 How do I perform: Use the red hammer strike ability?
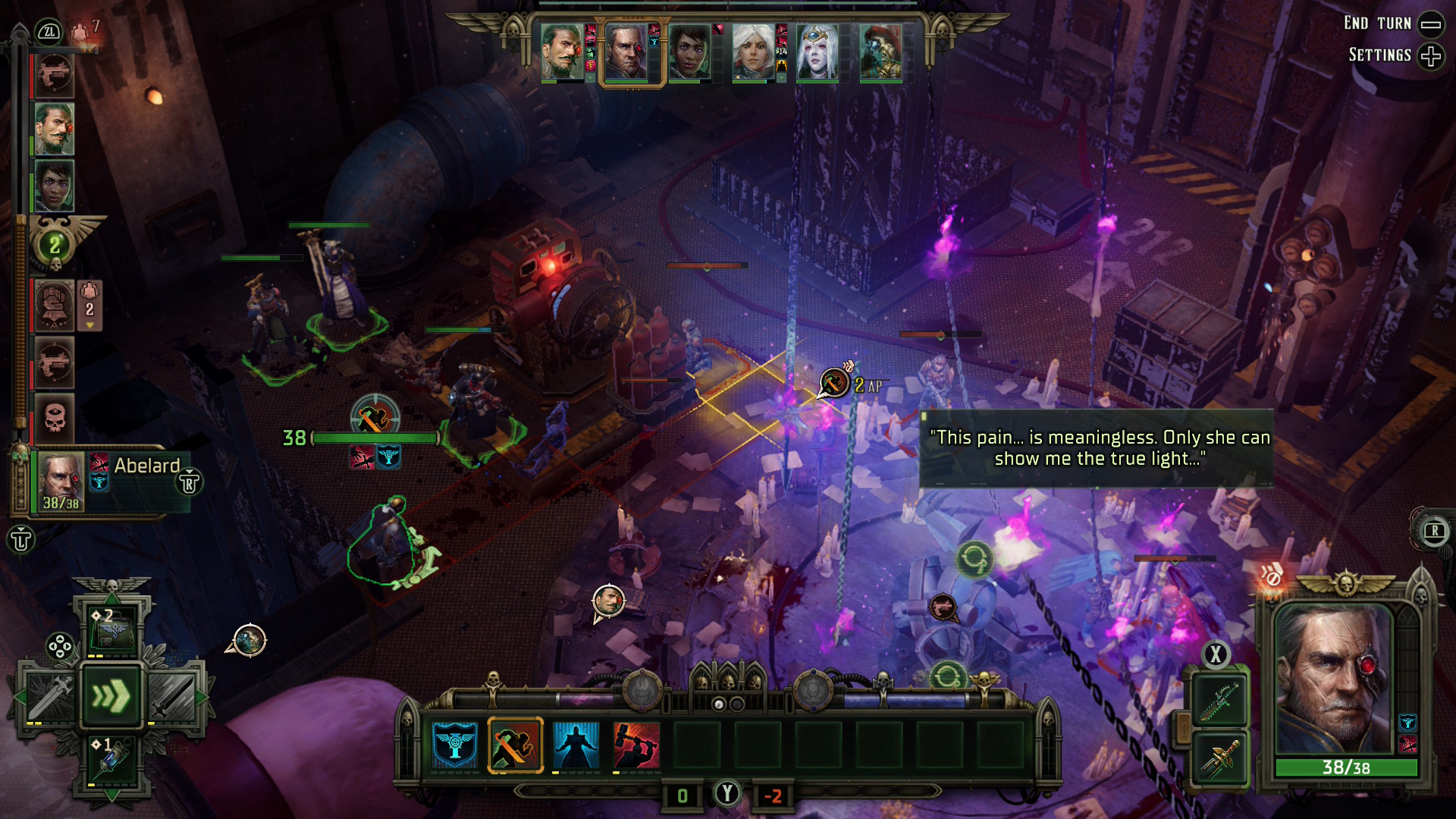tap(636, 745)
